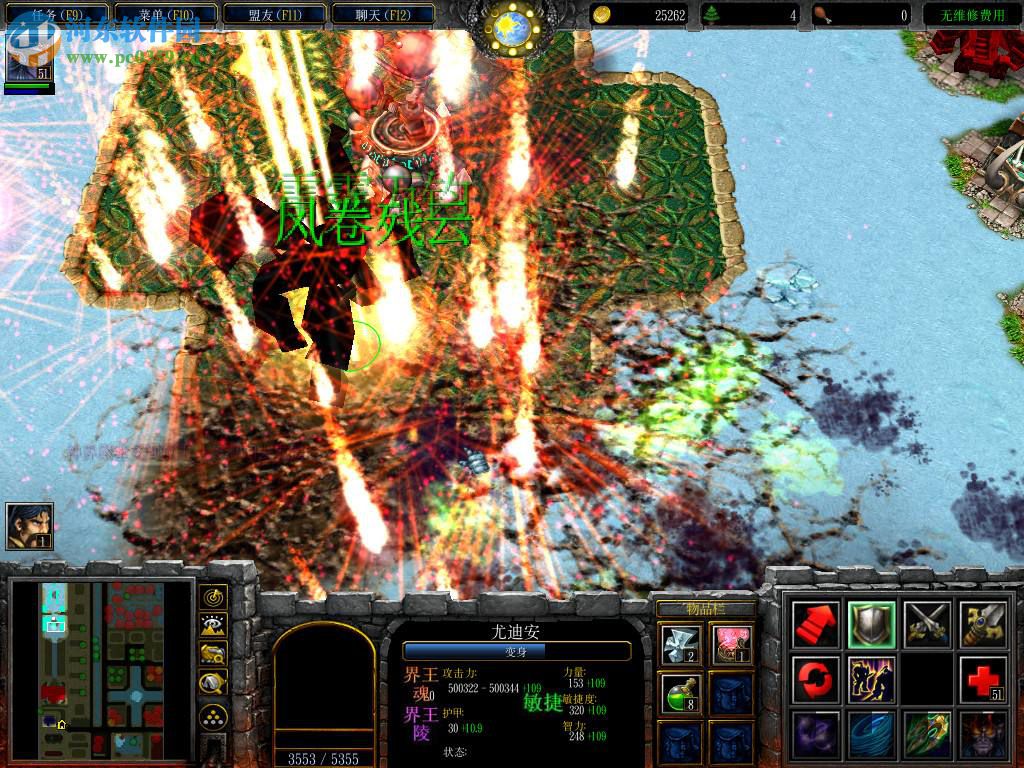Screen dimensions: 1024x768
Task: Click the shield Hold Position command
Action: (x=870, y=625)
